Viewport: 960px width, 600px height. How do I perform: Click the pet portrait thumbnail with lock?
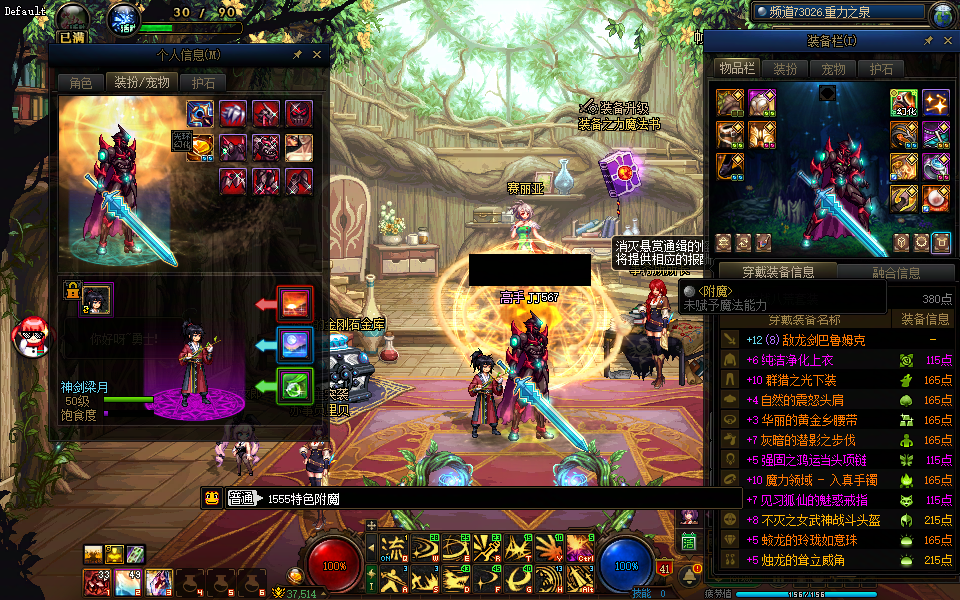(x=96, y=298)
